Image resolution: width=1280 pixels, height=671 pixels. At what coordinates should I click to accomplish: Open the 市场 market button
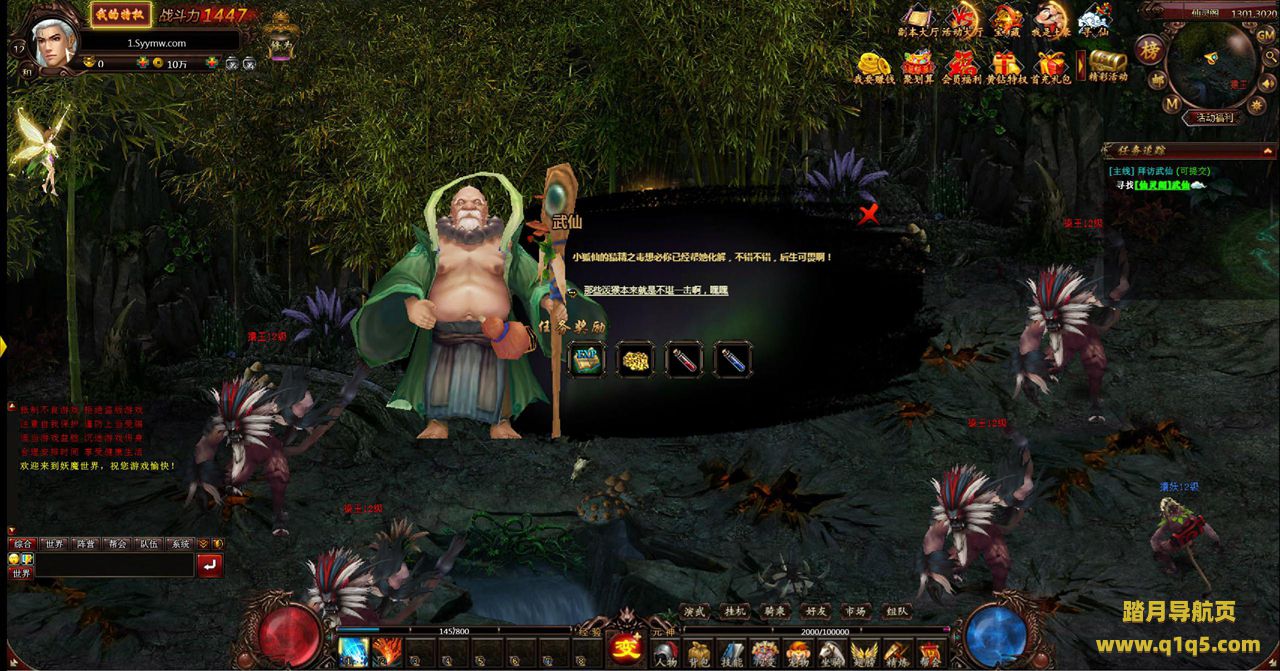click(x=855, y=610)
